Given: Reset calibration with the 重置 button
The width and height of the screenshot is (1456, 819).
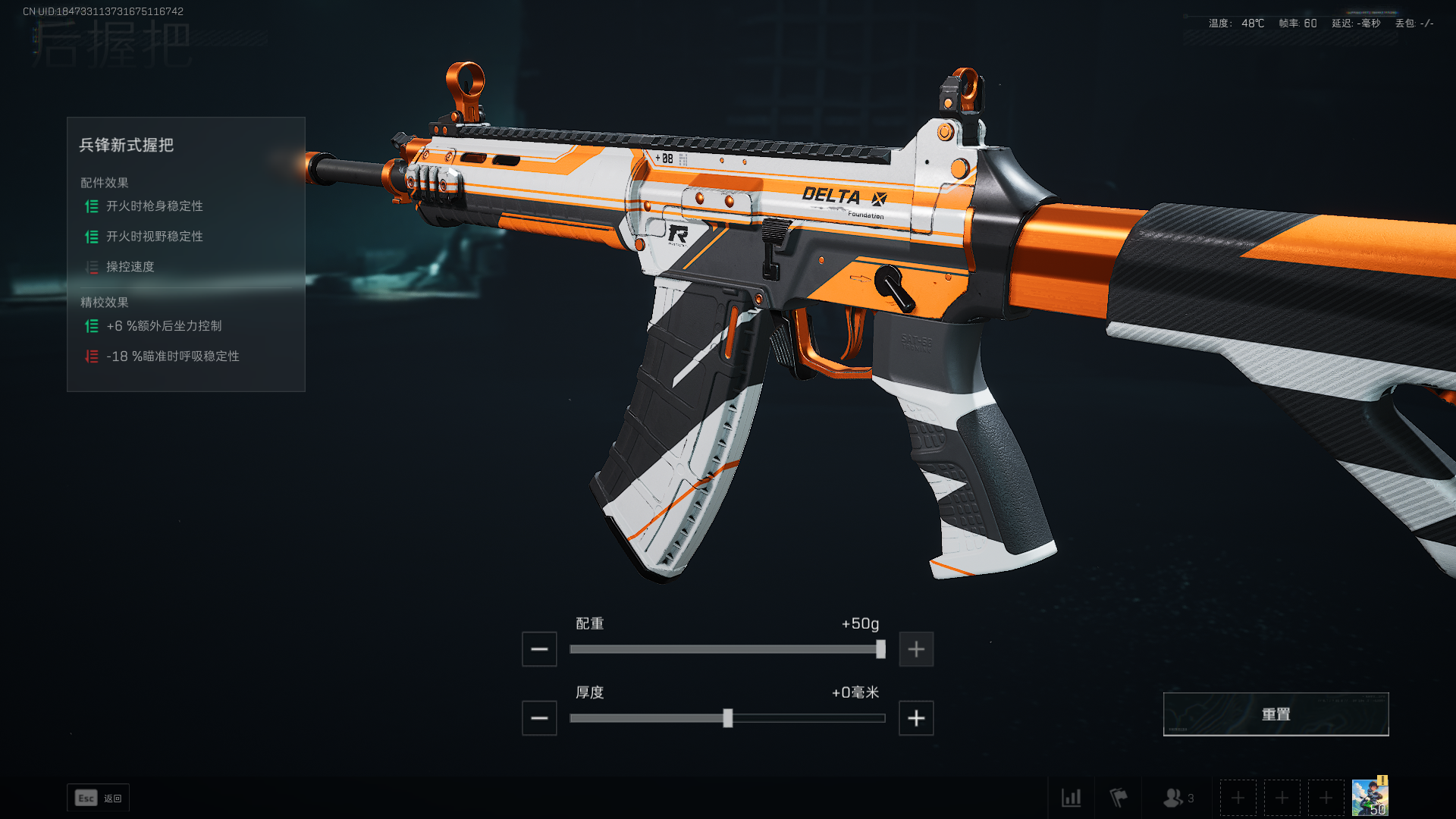Looking at the screenshot, I should coord(1276,714).
